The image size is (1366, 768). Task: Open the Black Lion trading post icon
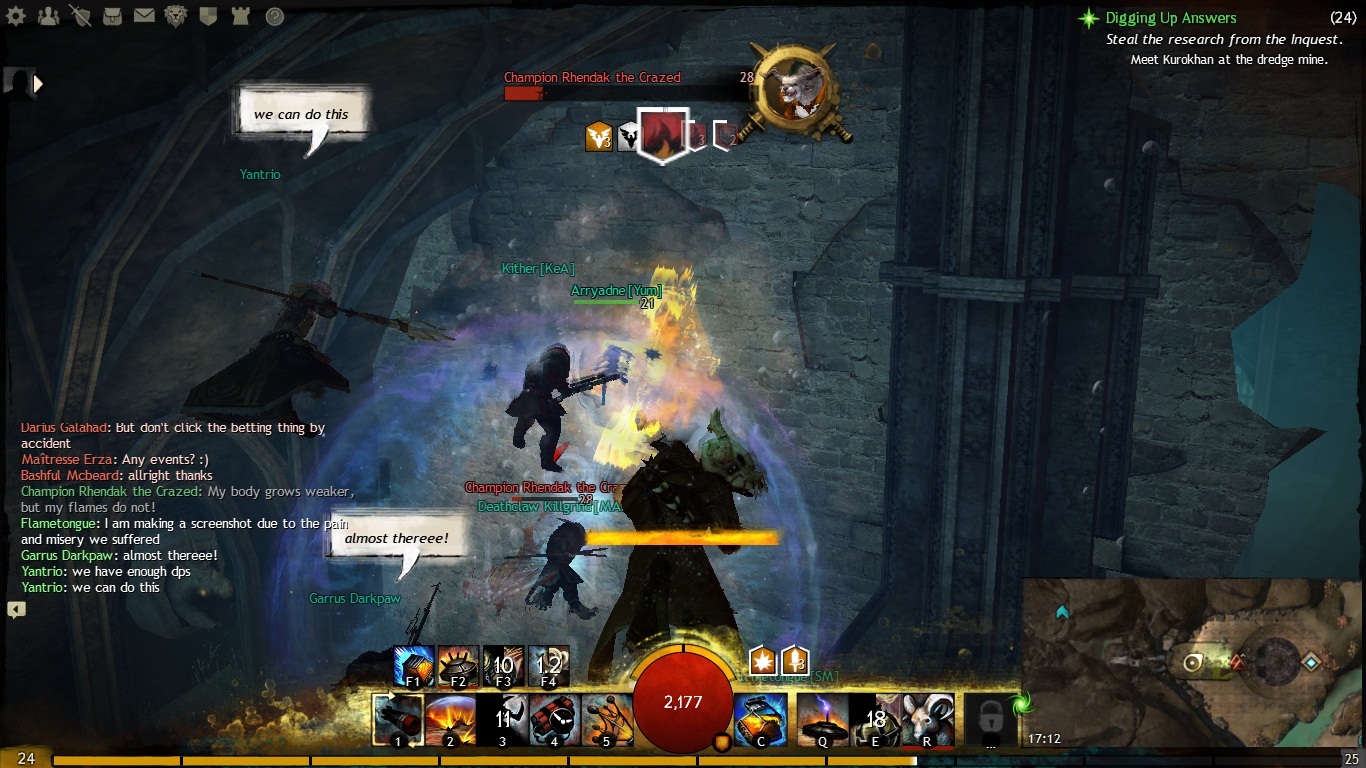coord(176,16)
